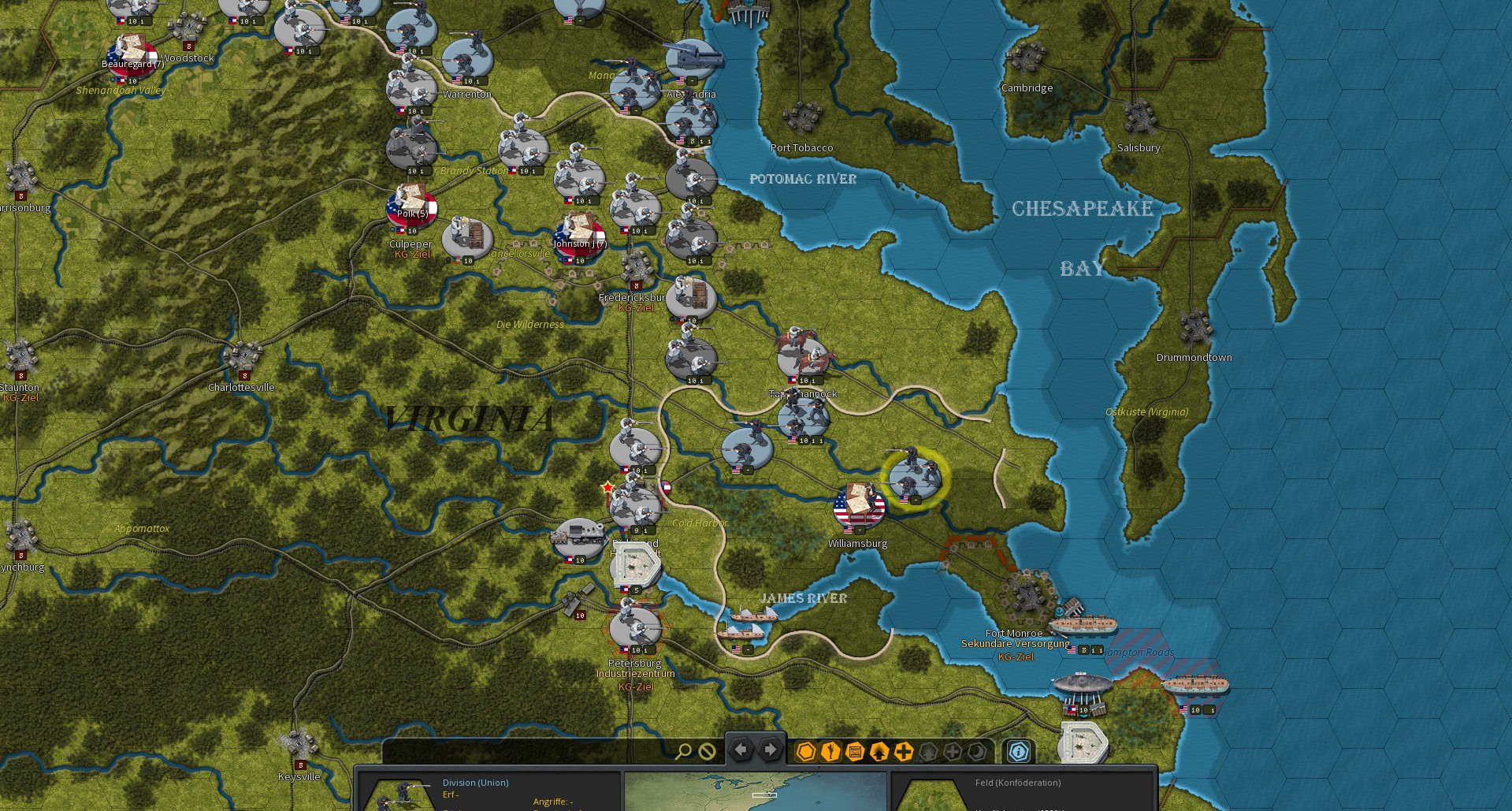
Task: Click the orange upward arrow hexagon icon
Action: [x=879, y=751]
